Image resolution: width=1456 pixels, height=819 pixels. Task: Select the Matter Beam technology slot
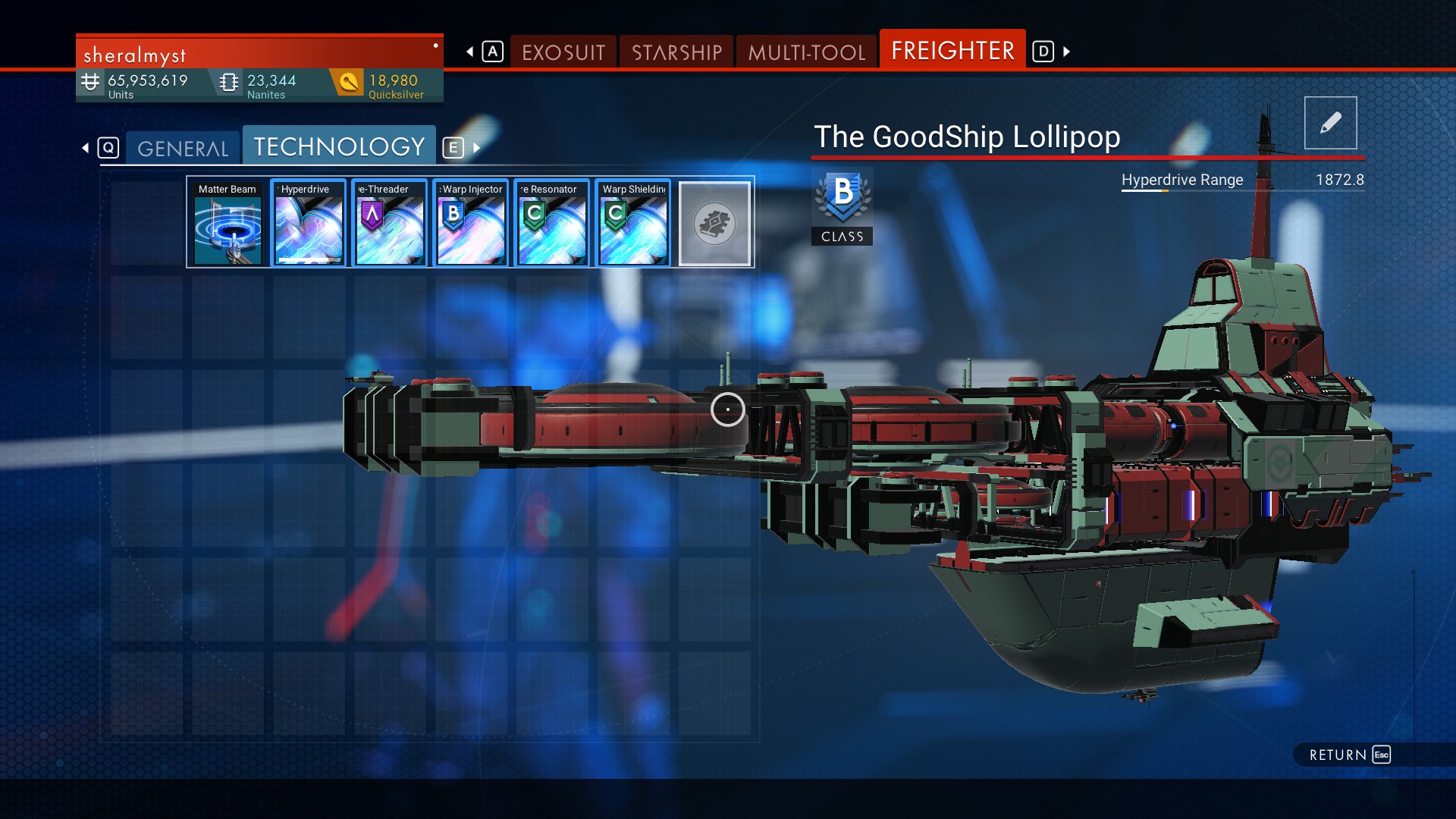[x=227, y=224]
